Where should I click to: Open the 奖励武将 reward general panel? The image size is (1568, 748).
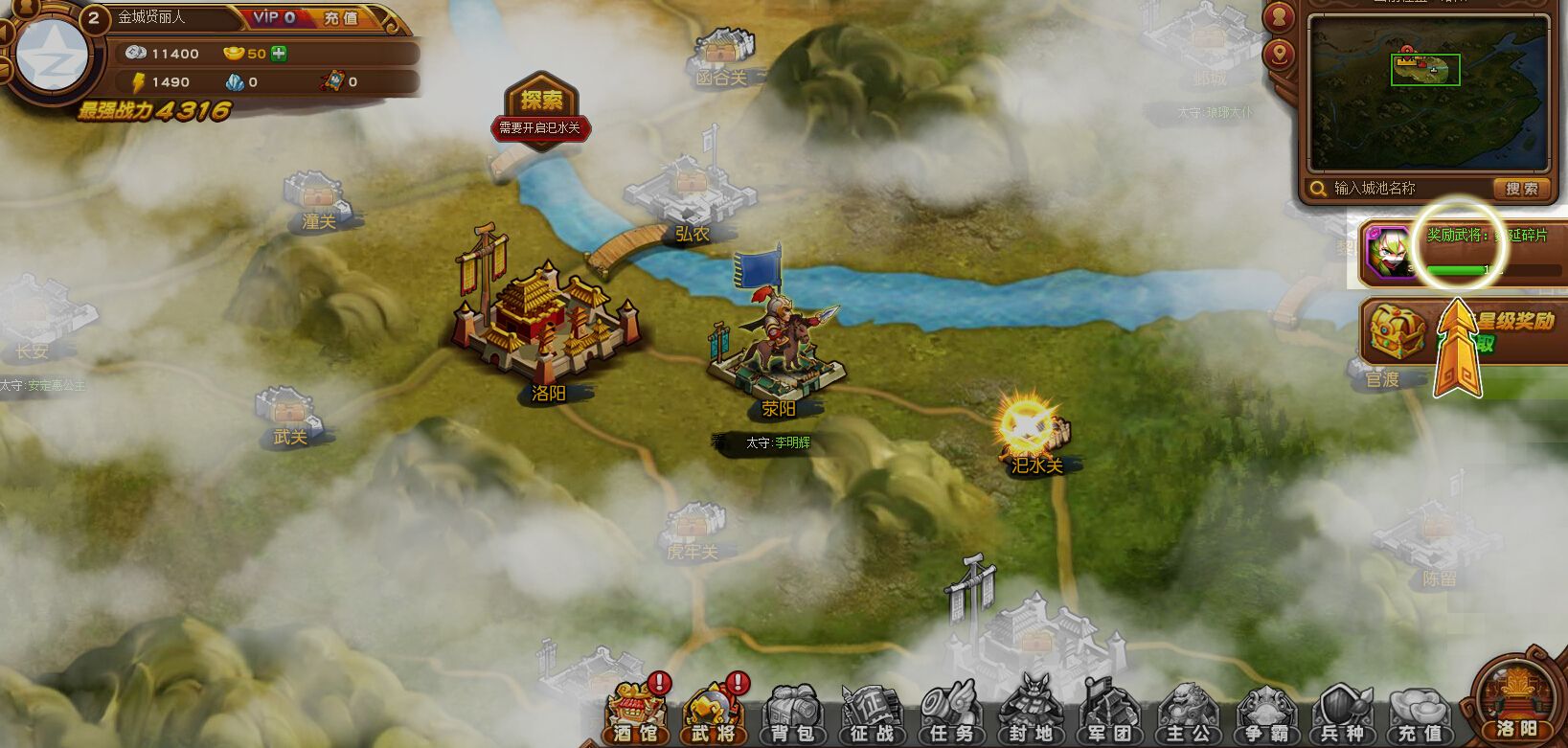pyautogui.click(x=1461, y=251)
